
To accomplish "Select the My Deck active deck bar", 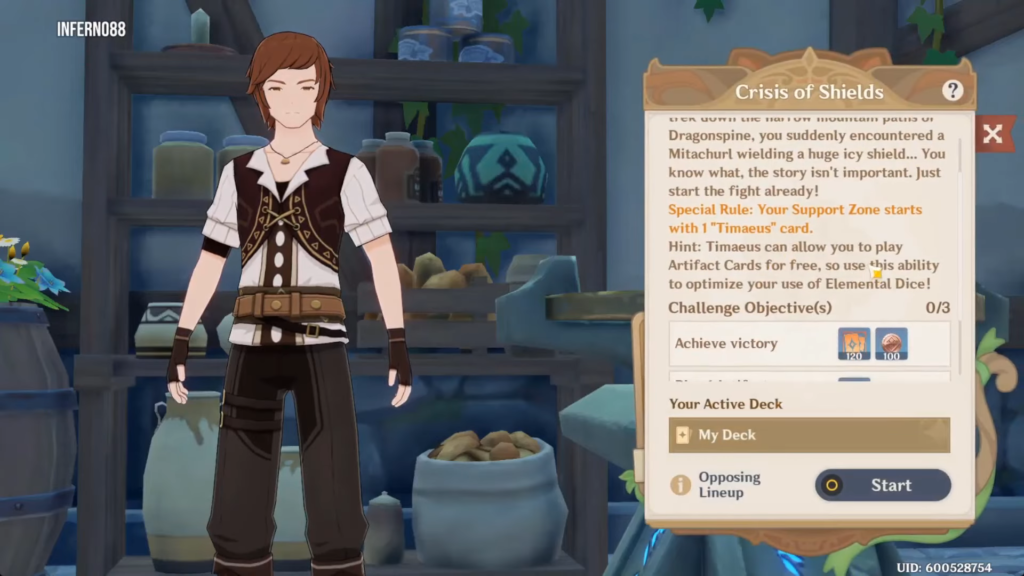I will point(809,435).
